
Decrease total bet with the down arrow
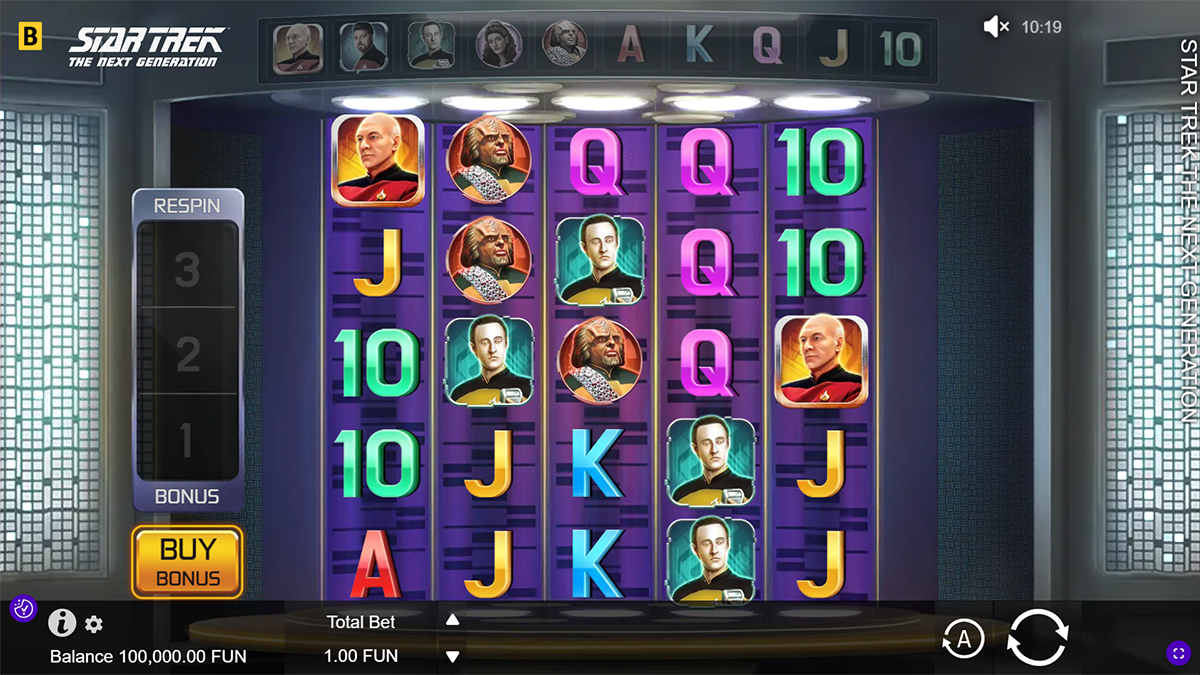point(452,656)
